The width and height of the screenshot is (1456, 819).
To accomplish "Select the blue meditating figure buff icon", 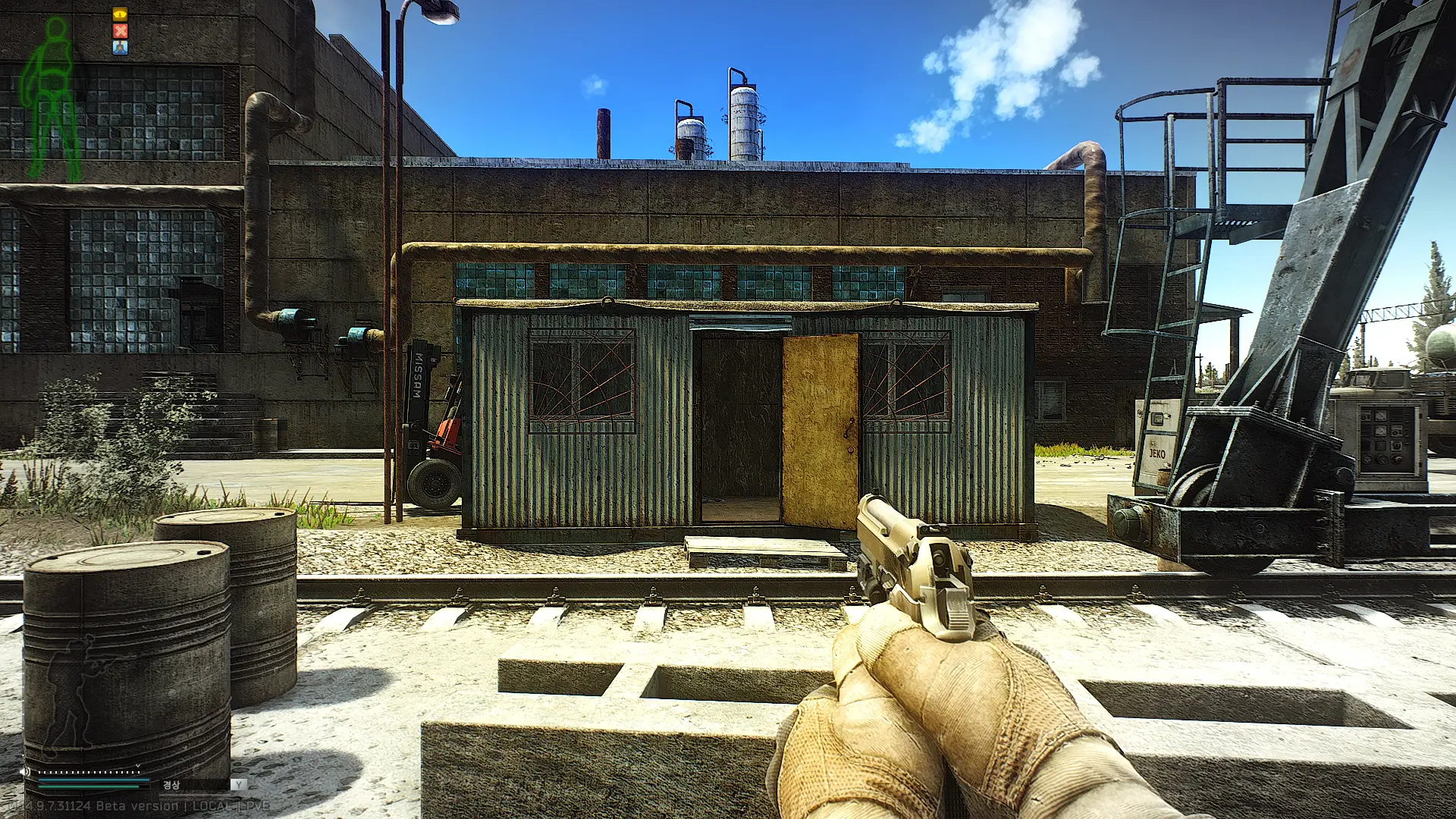I will click(x=120, y=47).
